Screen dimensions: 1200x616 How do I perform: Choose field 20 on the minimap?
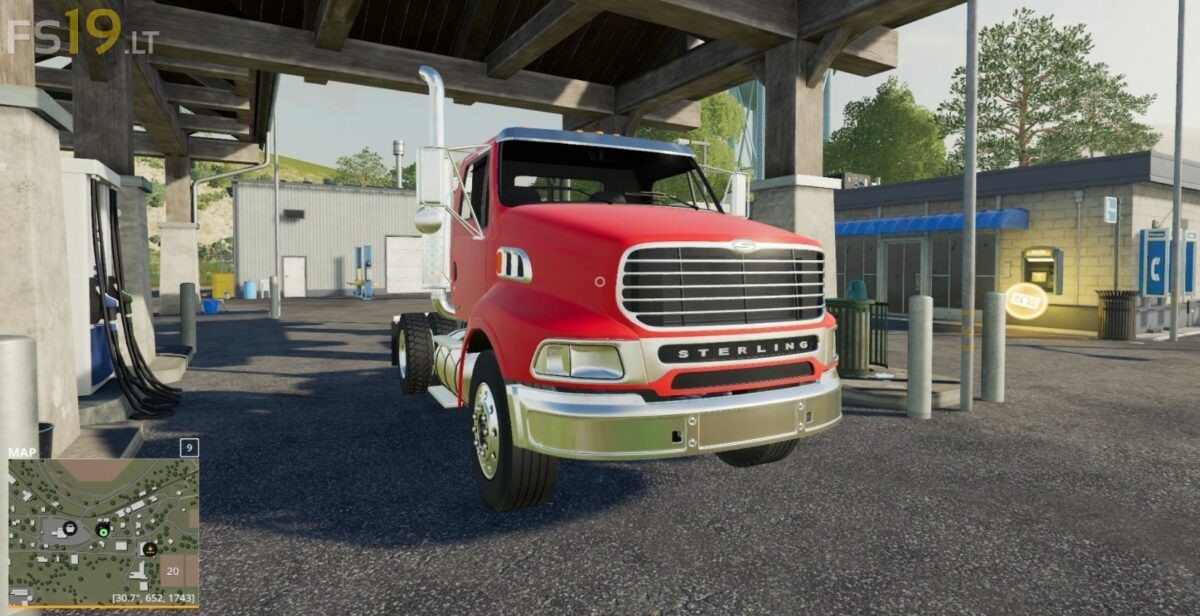pos(173,570)
